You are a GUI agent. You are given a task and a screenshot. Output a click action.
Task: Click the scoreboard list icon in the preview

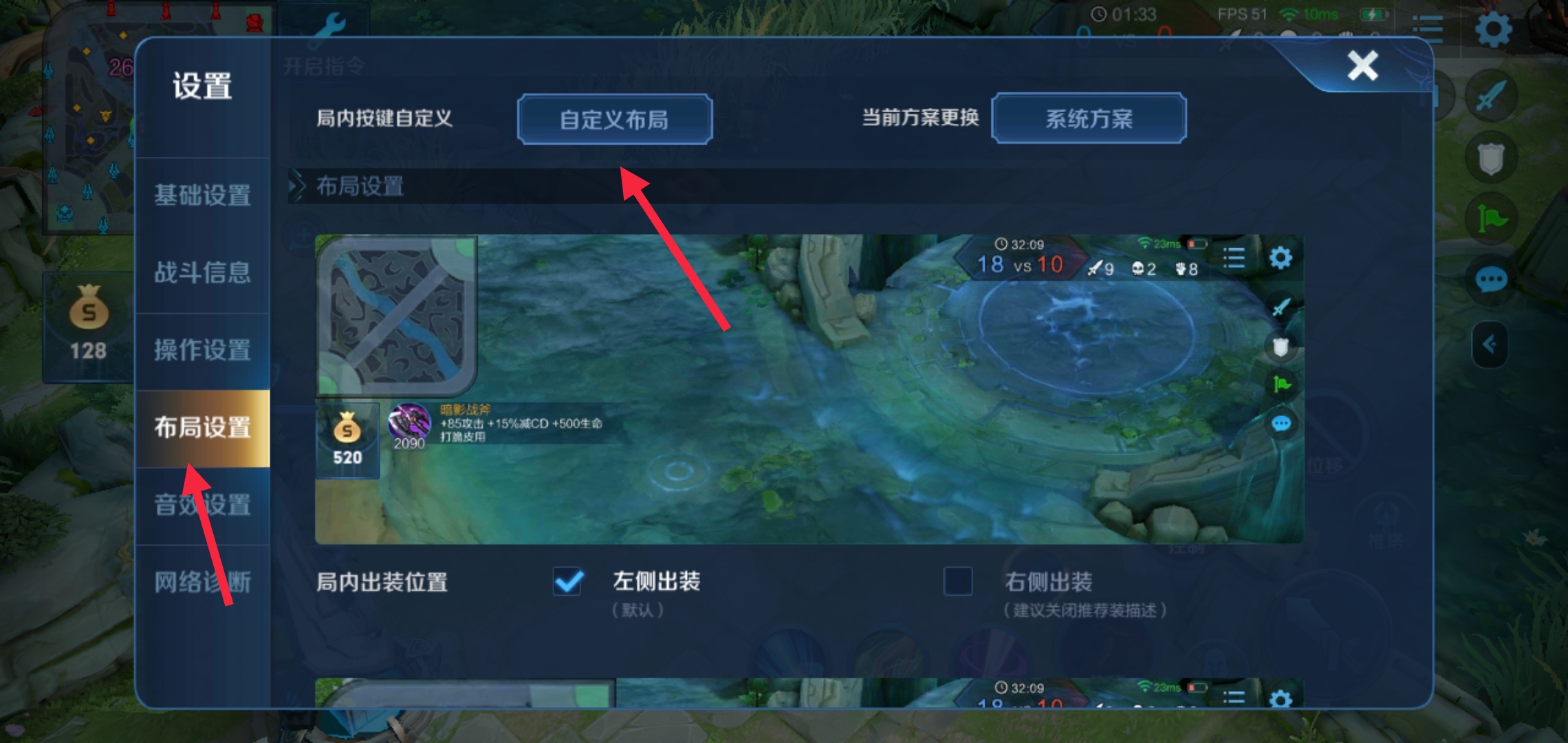tap(1233, 258)
